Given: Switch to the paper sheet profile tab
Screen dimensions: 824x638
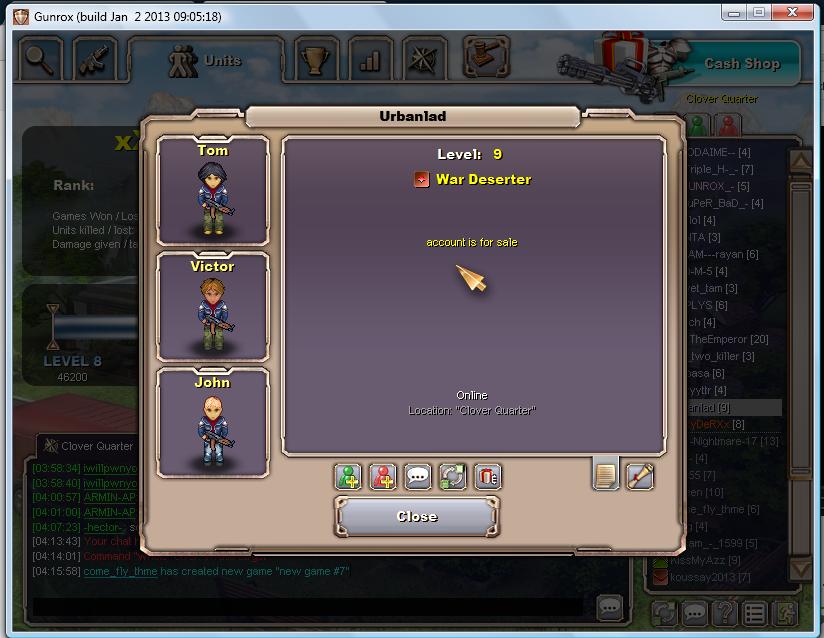Looking at the screenshot, I should [605, 475].
